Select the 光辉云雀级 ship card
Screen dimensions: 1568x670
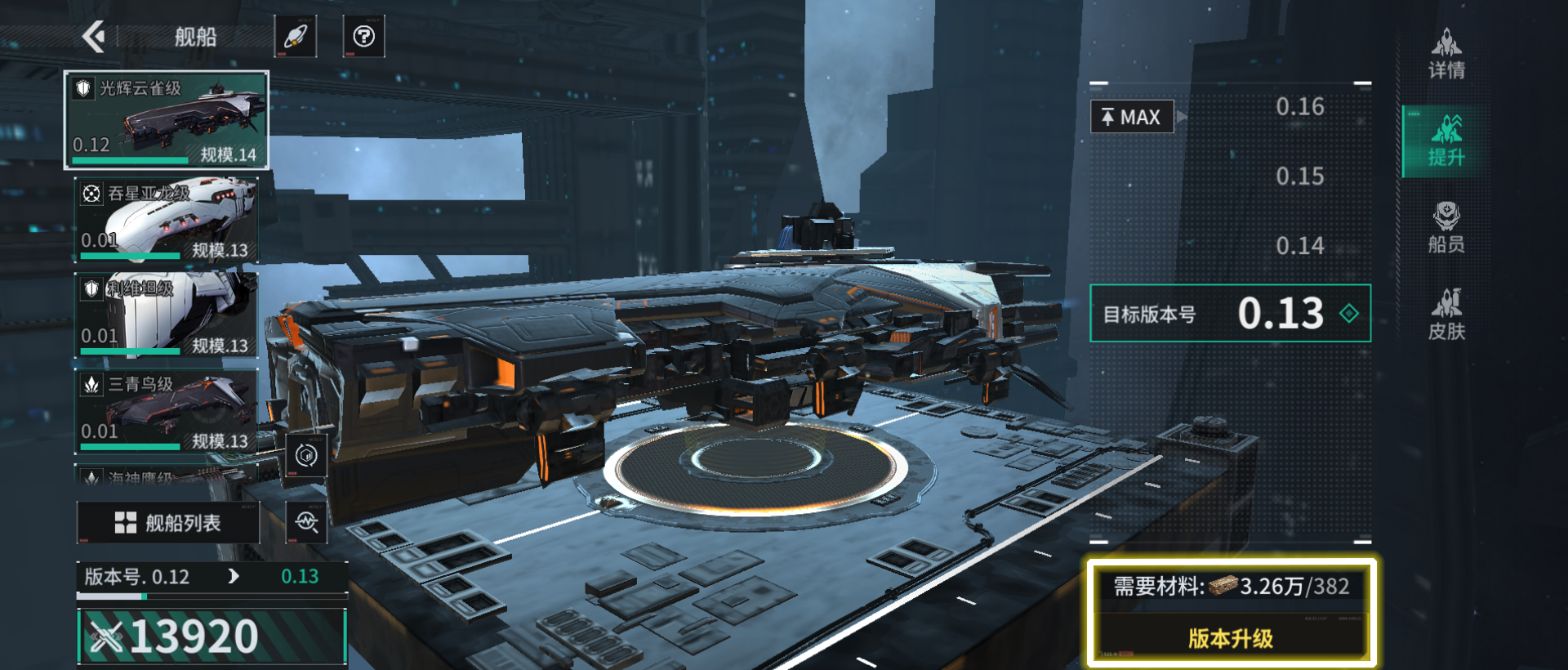(x=167, y=120)
